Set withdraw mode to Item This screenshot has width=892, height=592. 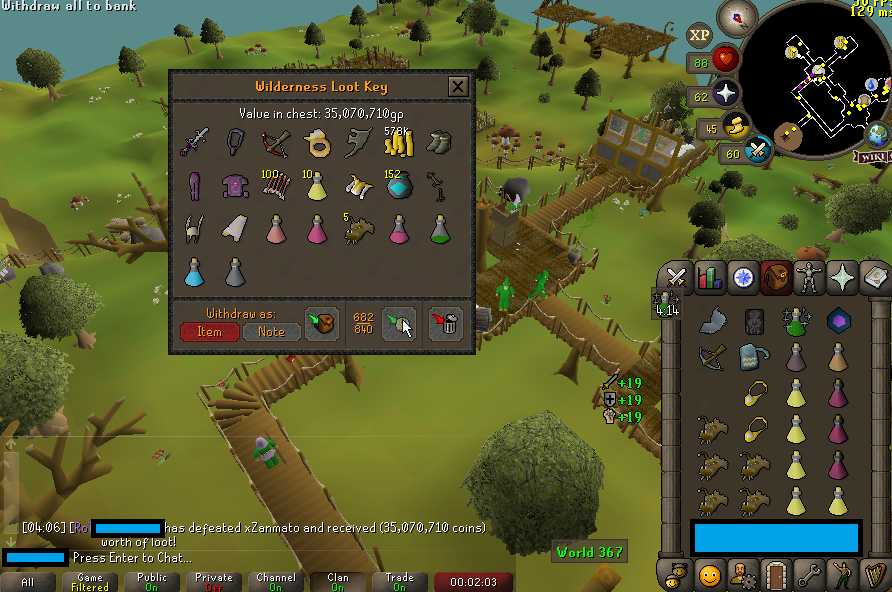point(210,332)
